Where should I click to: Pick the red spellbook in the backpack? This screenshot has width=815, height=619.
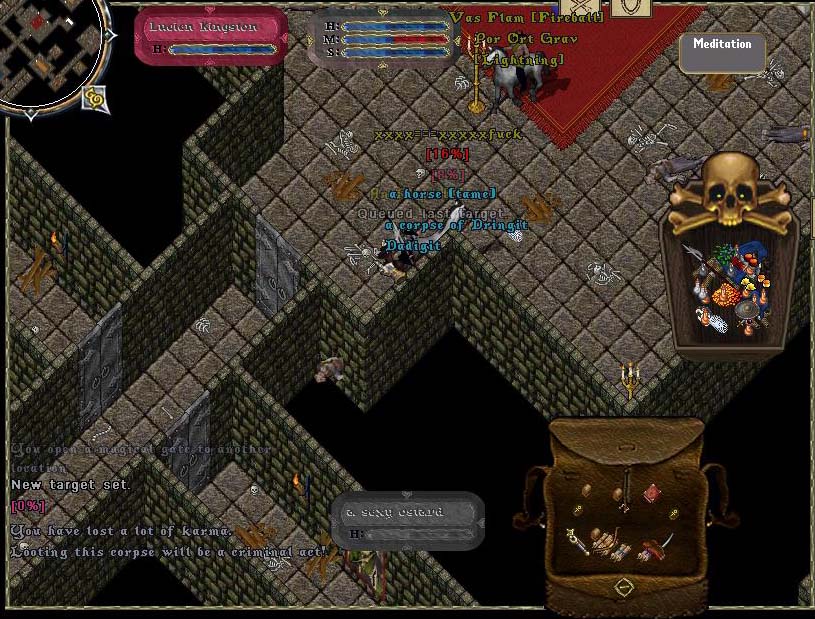pyautogui.click(x=652, y=492)
